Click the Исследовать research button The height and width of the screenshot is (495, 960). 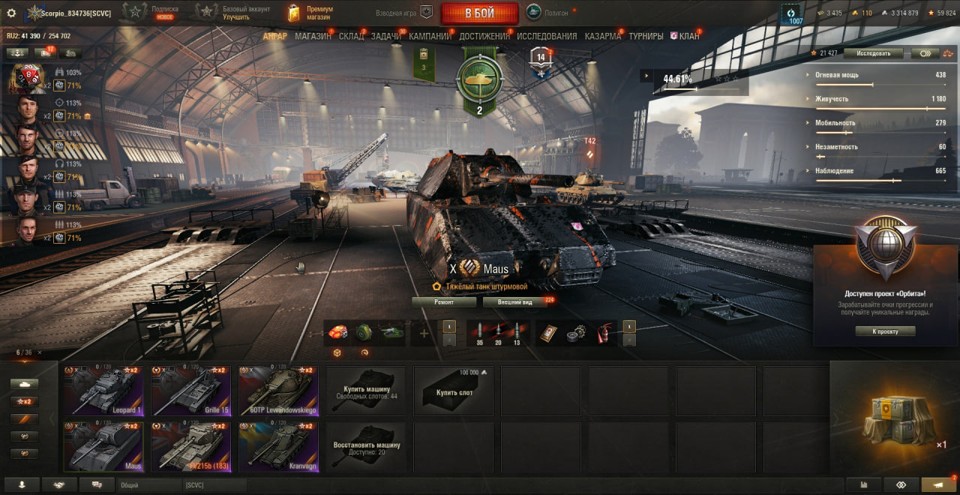[x=873, y=53]
